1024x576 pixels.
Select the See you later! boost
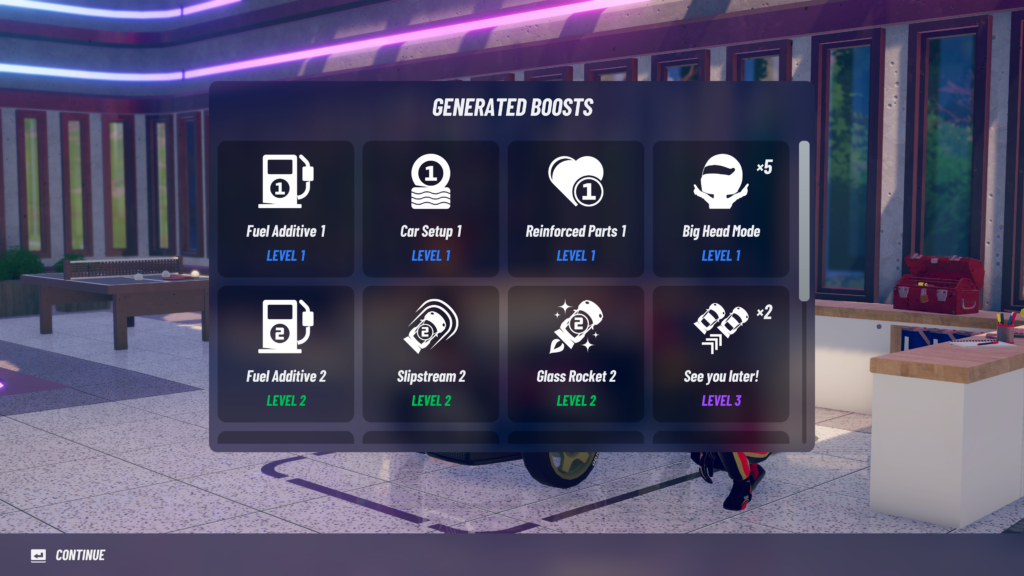[721, 354]
